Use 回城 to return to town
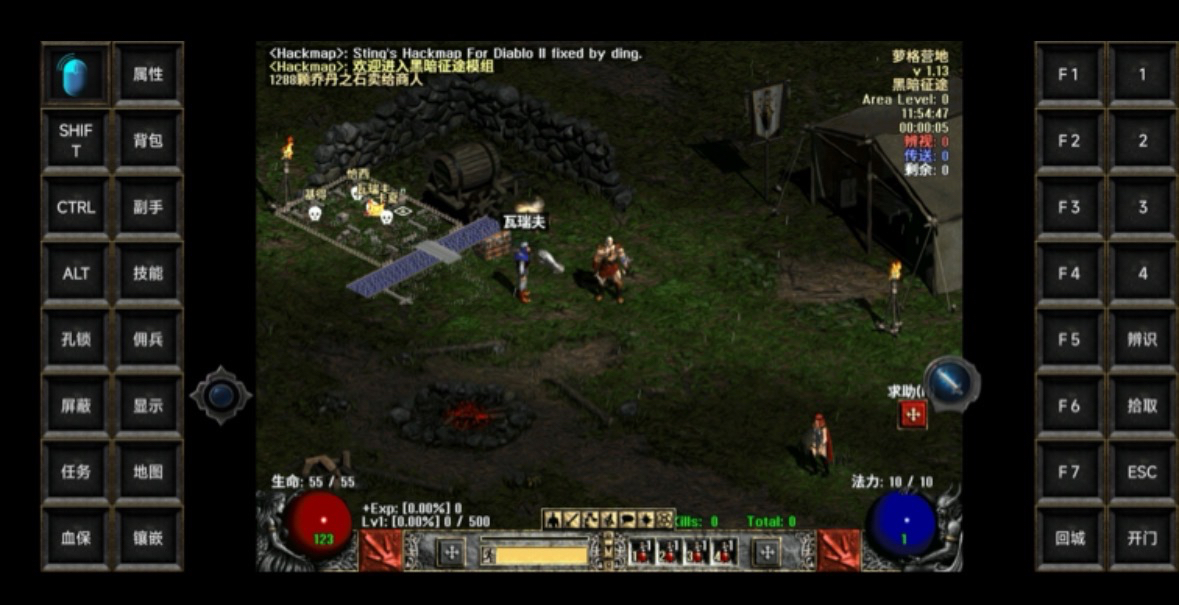The image size is (1179, 605). coord(1069,537)
